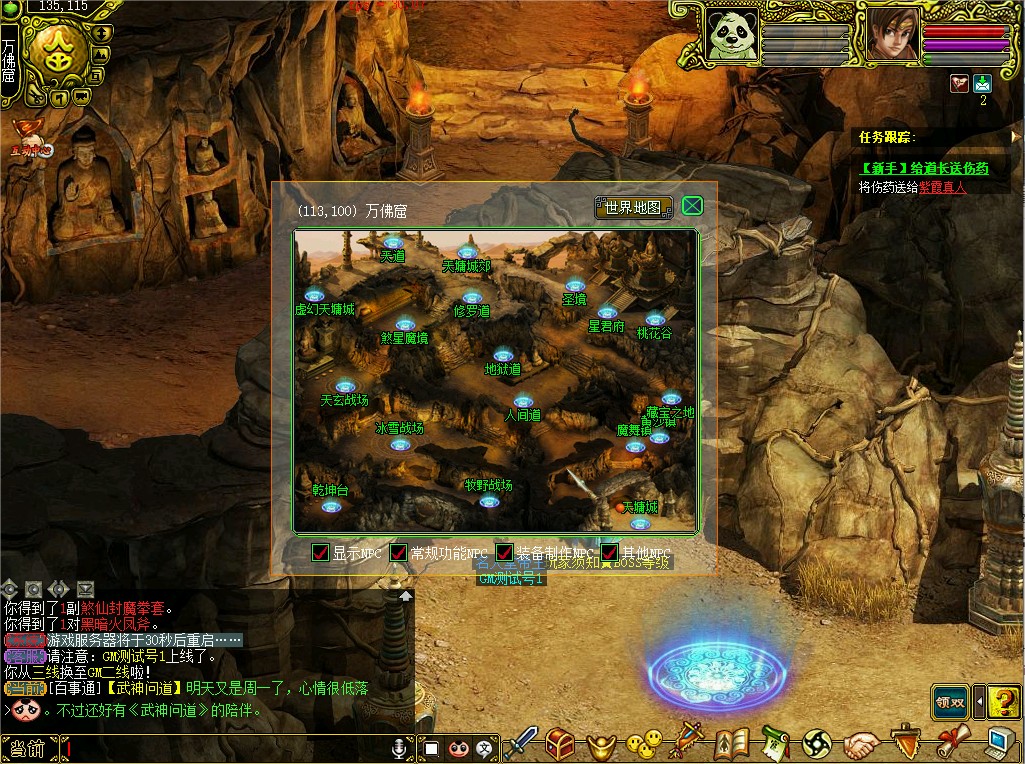Toggle the 常规功能NPC checkbox
Screen dimensions: 1025x764
tap(399, 553)
